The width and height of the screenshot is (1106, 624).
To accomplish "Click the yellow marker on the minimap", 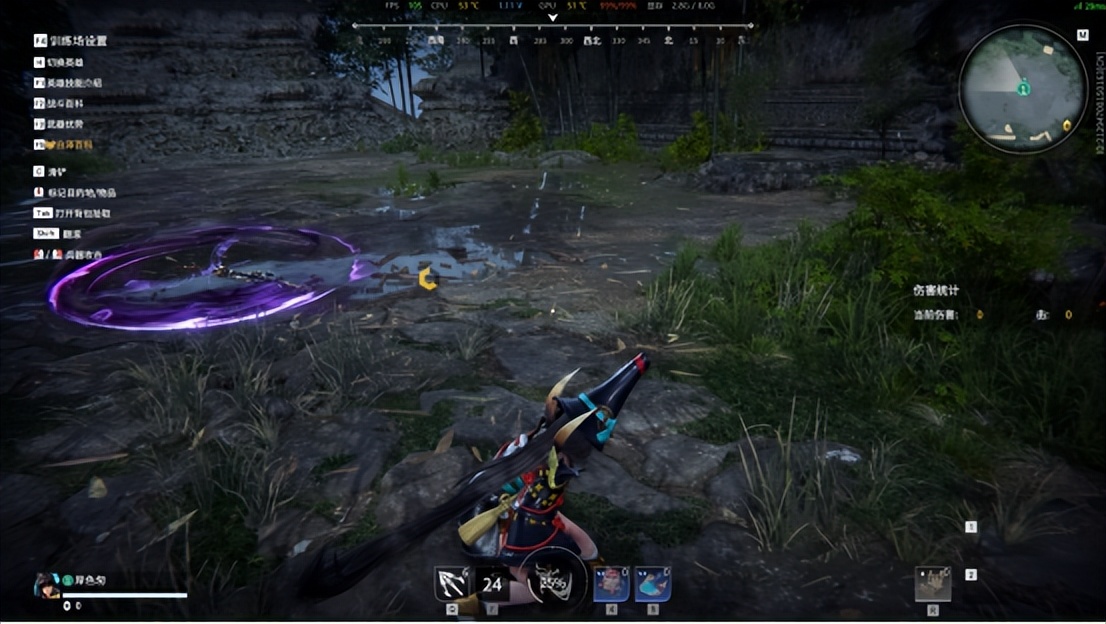I will [x=1067, y=125].
